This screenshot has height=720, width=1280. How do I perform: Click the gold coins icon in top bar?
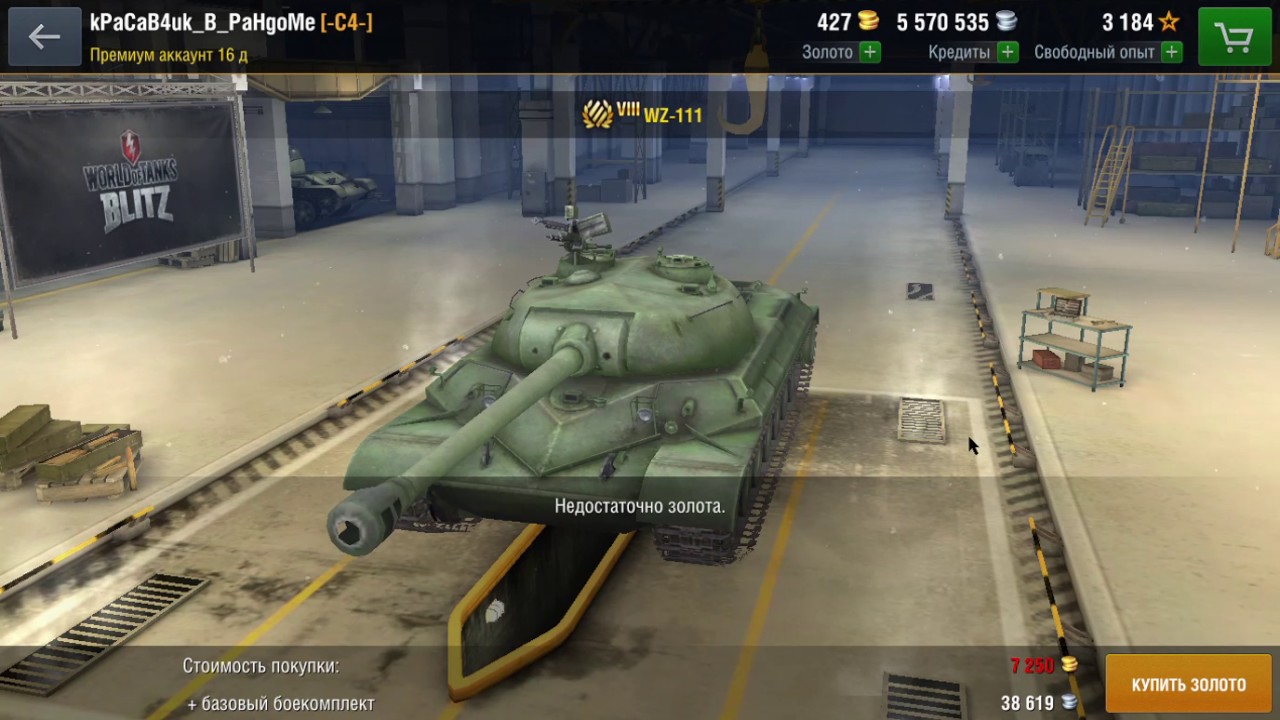(x=868, y=22)
